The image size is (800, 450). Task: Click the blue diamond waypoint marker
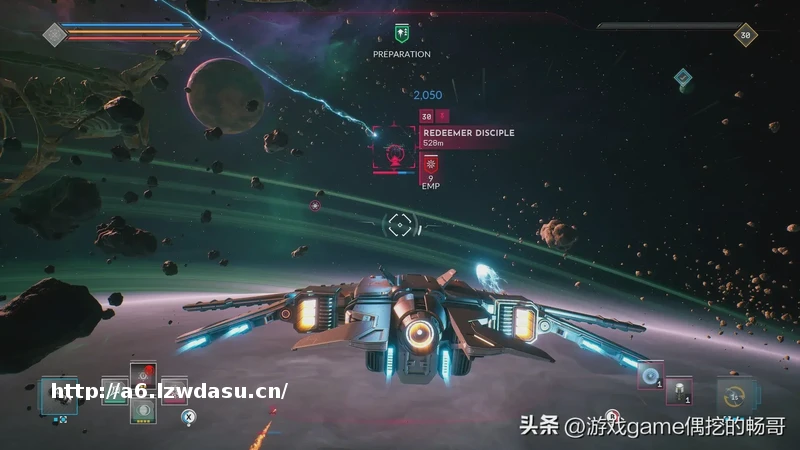[682, 76]
